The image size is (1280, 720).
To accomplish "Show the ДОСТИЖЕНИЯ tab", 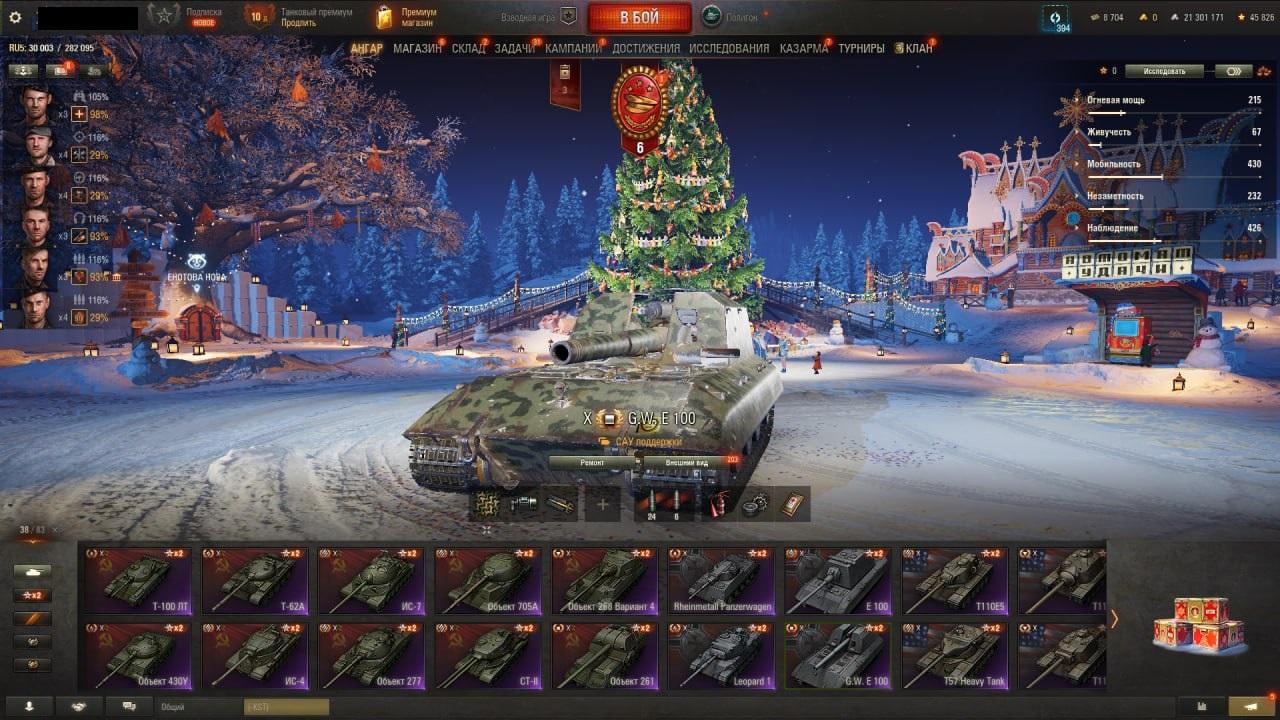I will click(x=646, y=48).
